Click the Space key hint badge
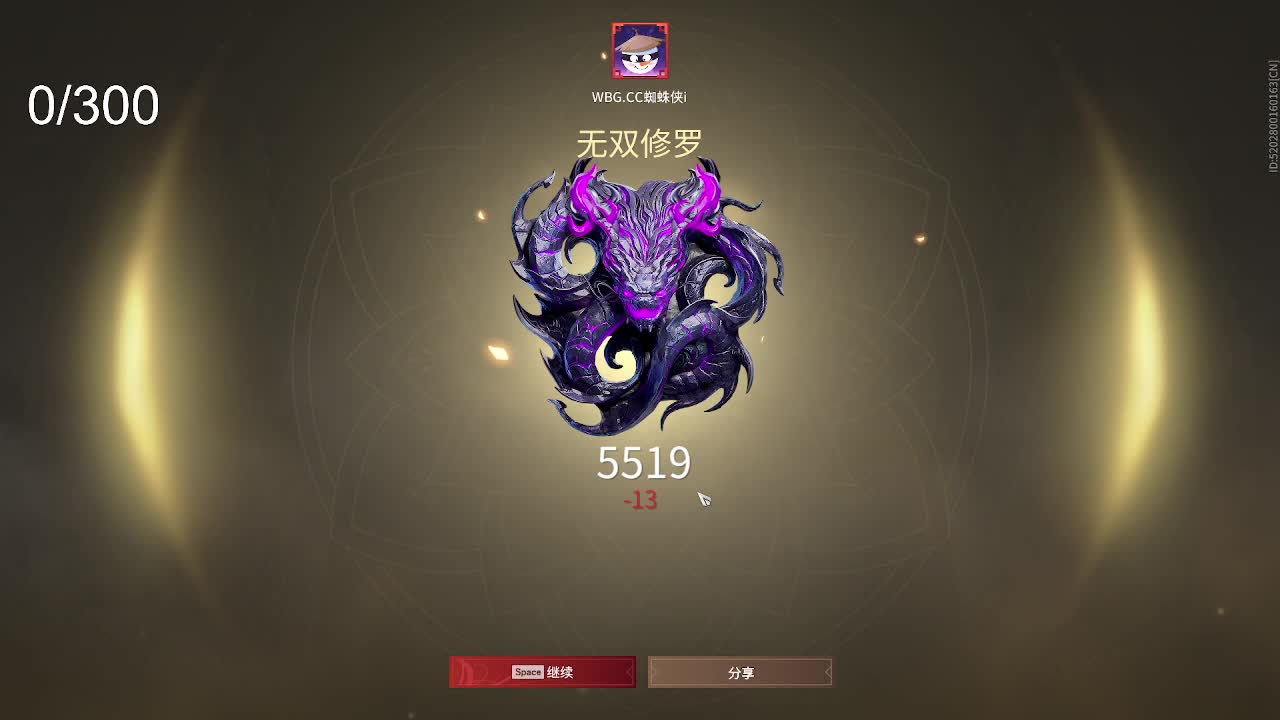Image resolution: width=1280 pixels, height=720 pixels. 528,672
